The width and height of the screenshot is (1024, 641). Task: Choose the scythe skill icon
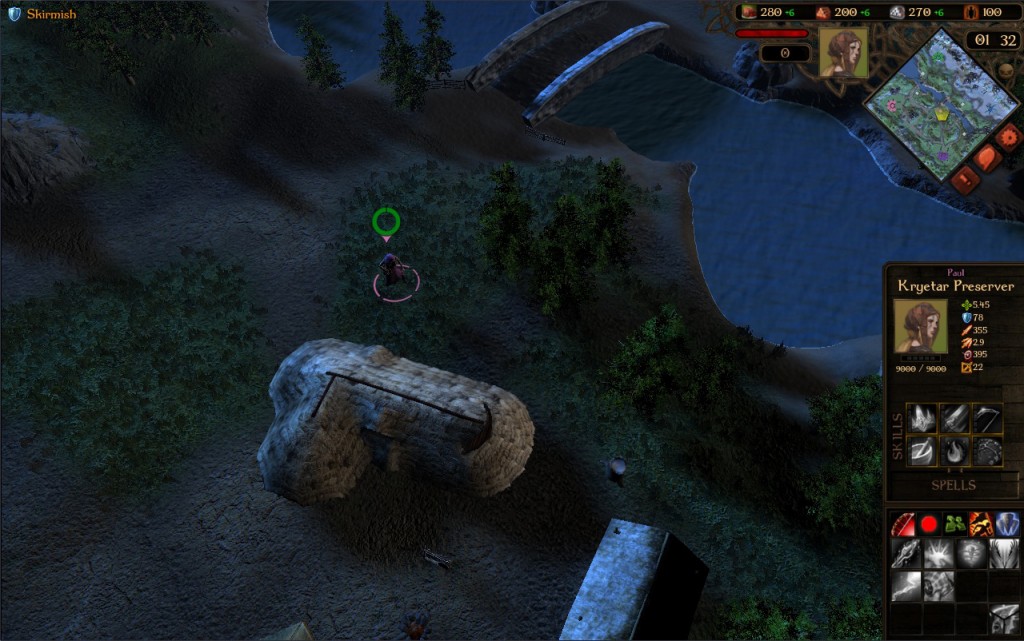click(x=988, y=418)
